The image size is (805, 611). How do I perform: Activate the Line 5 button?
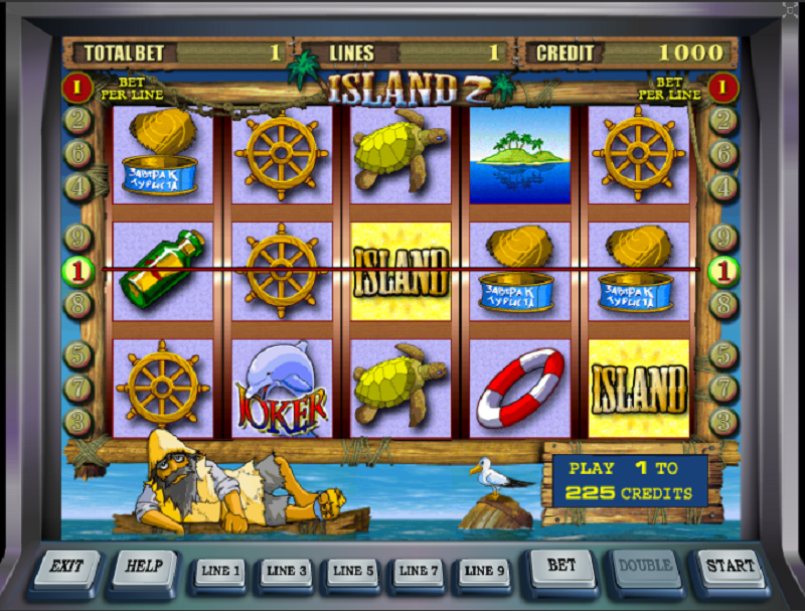click(x=352, y=572)
